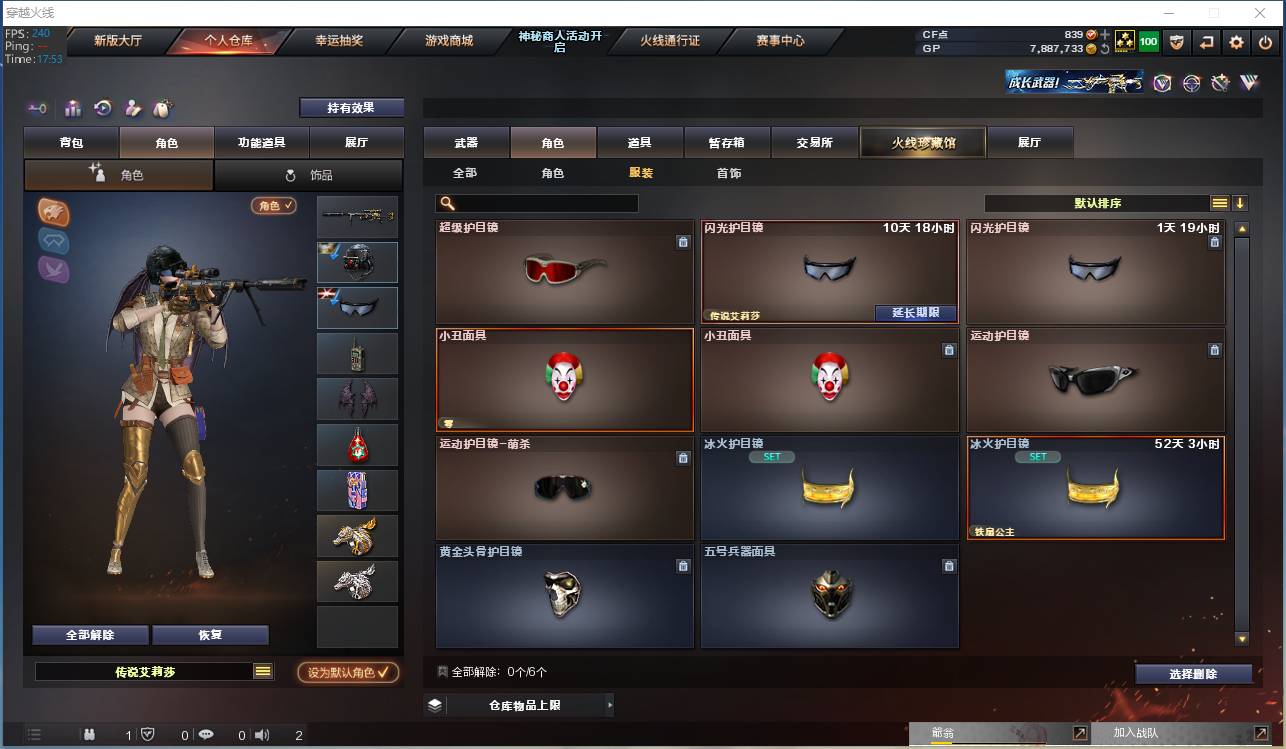The image size is (1286, 749).
Task: Click the chat bubble icon in bottom status bar
Action: coord(206,733)
